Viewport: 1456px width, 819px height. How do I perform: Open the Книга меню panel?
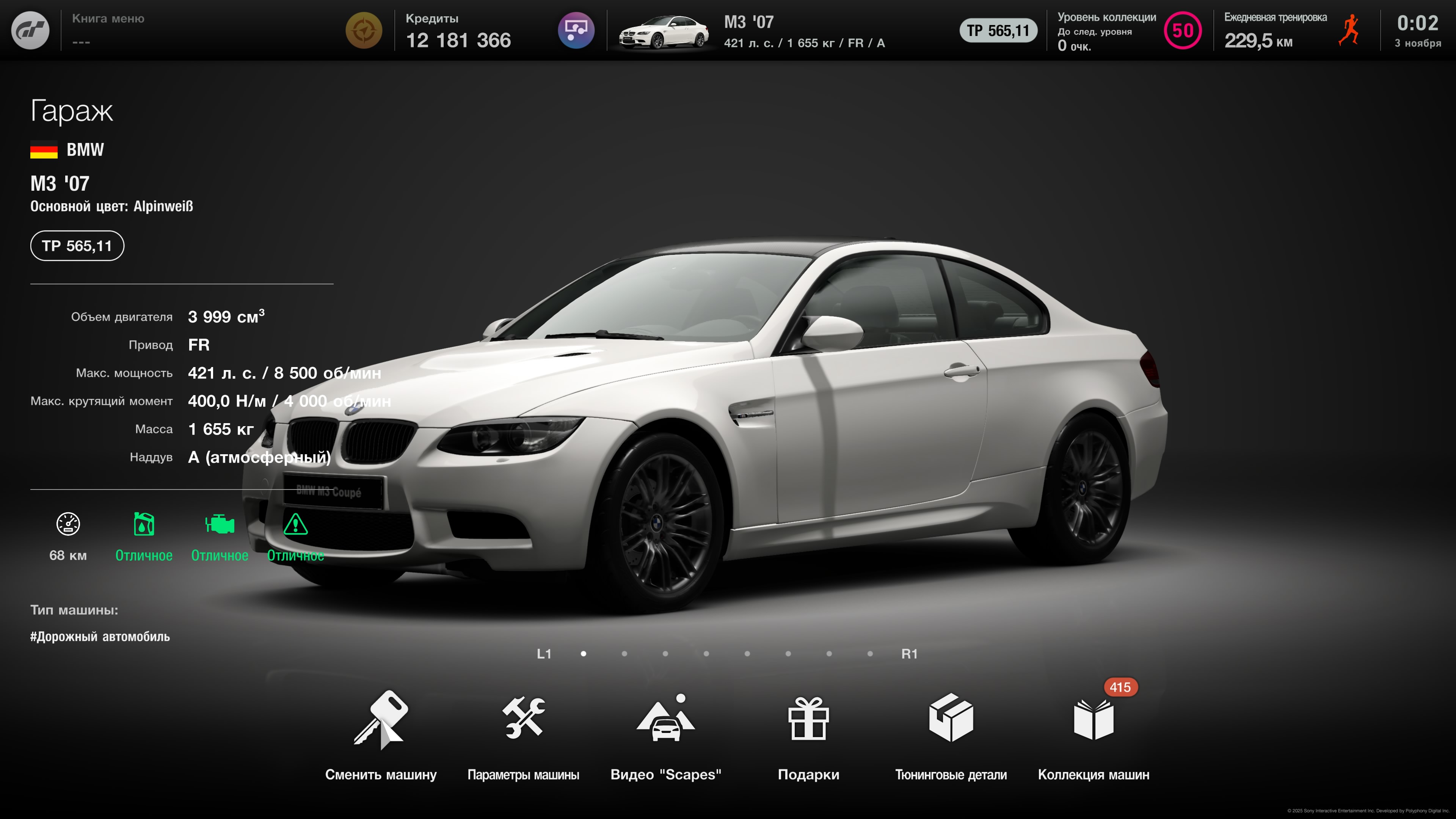108,30
